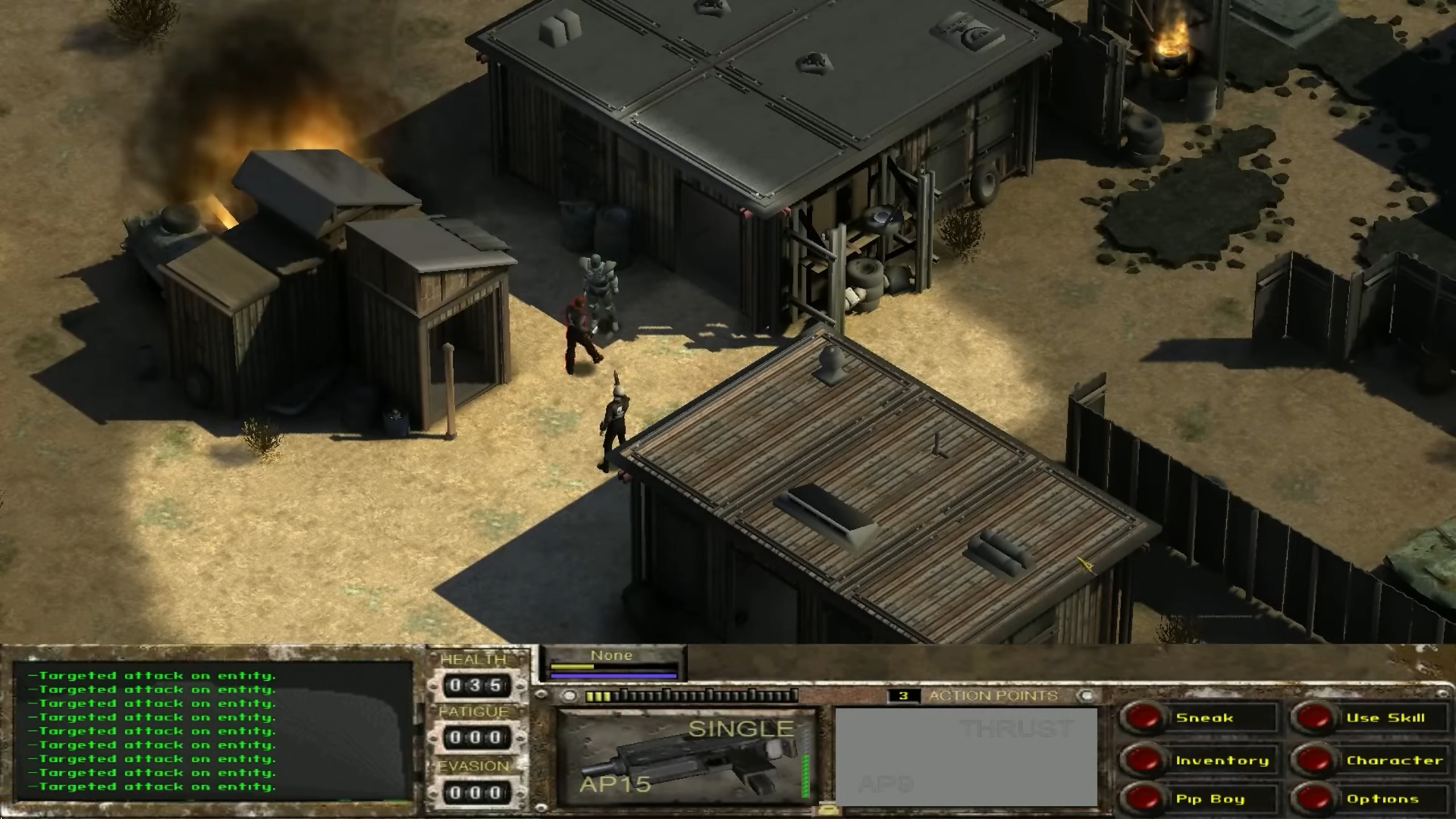
Task: Select the submachine gun weapon slot
Action: tap(686, 757)
